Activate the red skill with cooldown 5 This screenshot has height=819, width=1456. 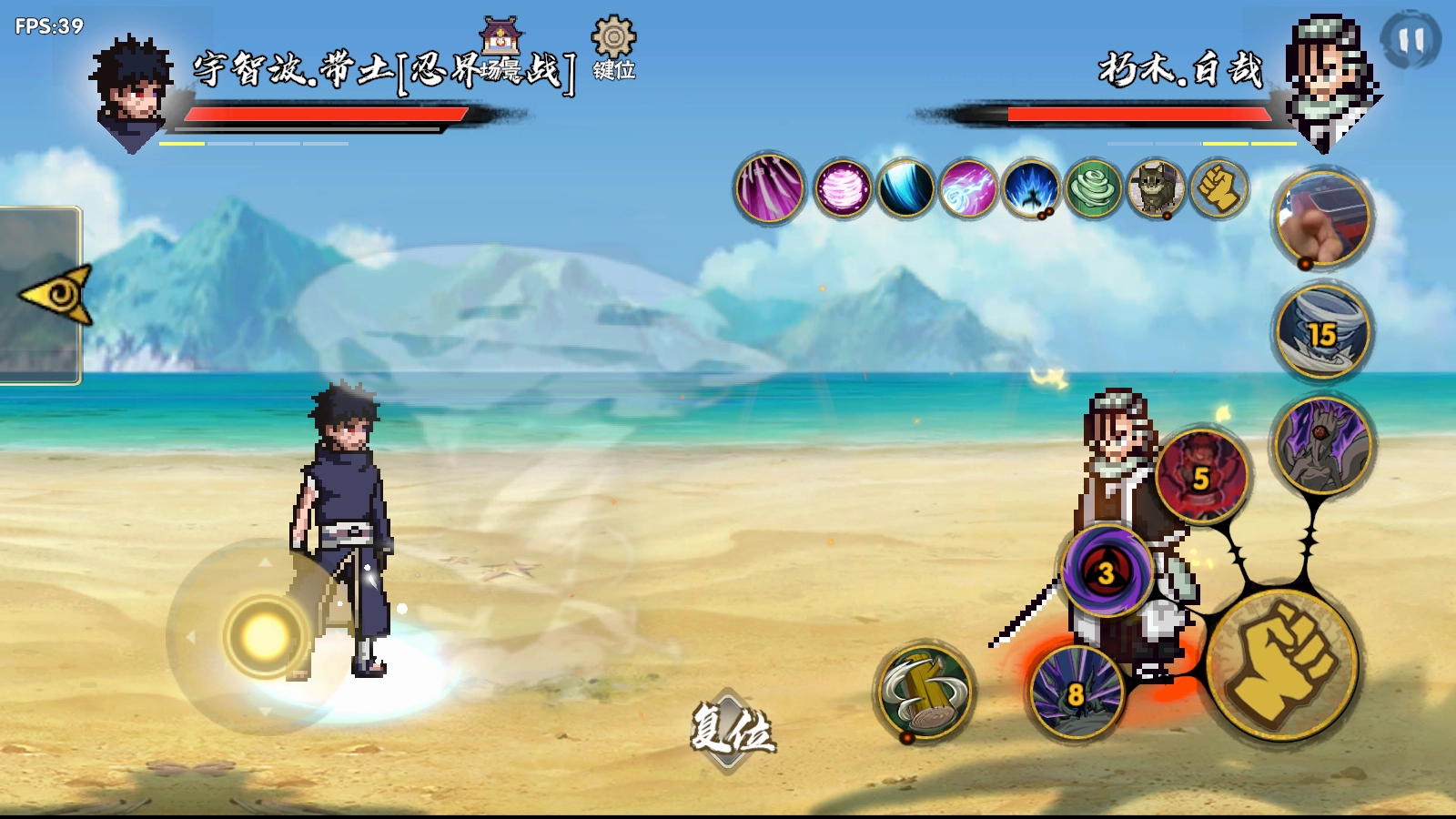(x=1202, y=477)
